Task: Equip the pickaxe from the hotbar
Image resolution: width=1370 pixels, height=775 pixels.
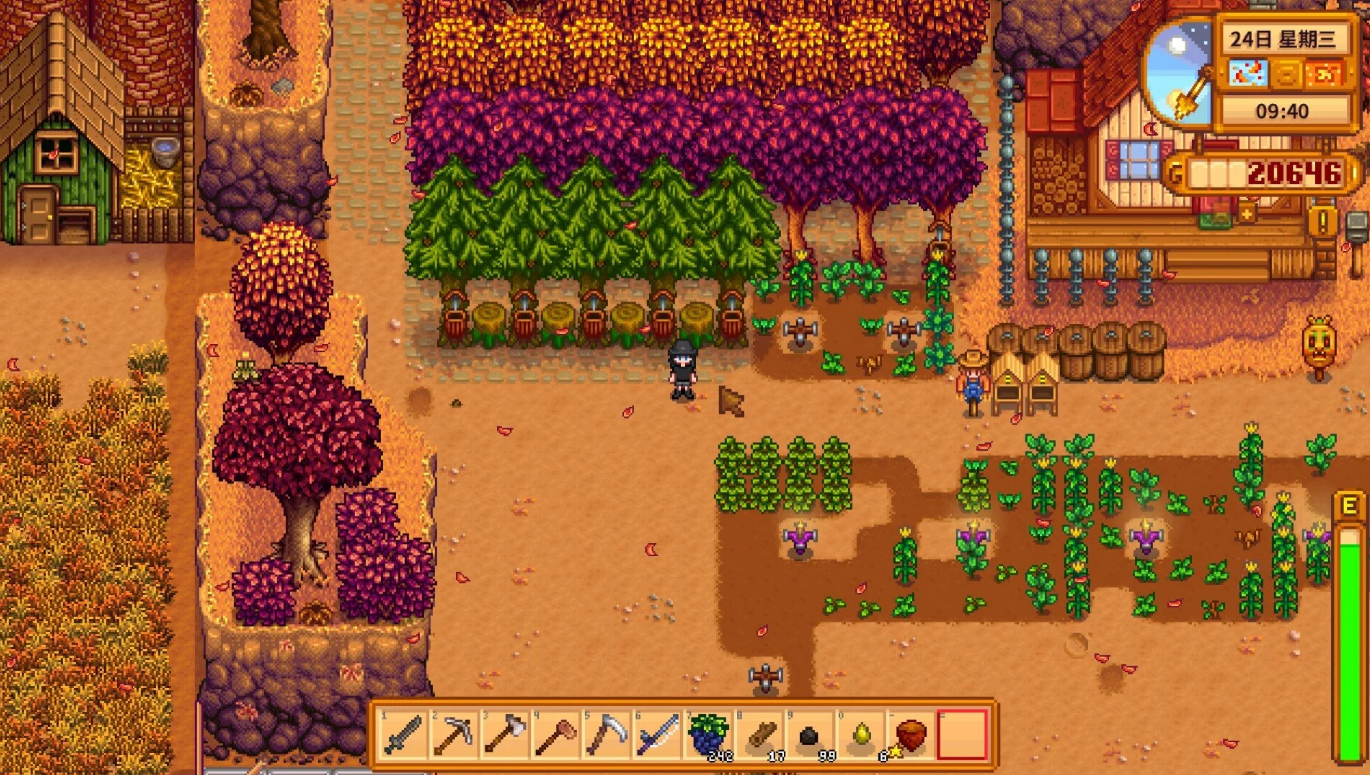Action: [453, 735]
